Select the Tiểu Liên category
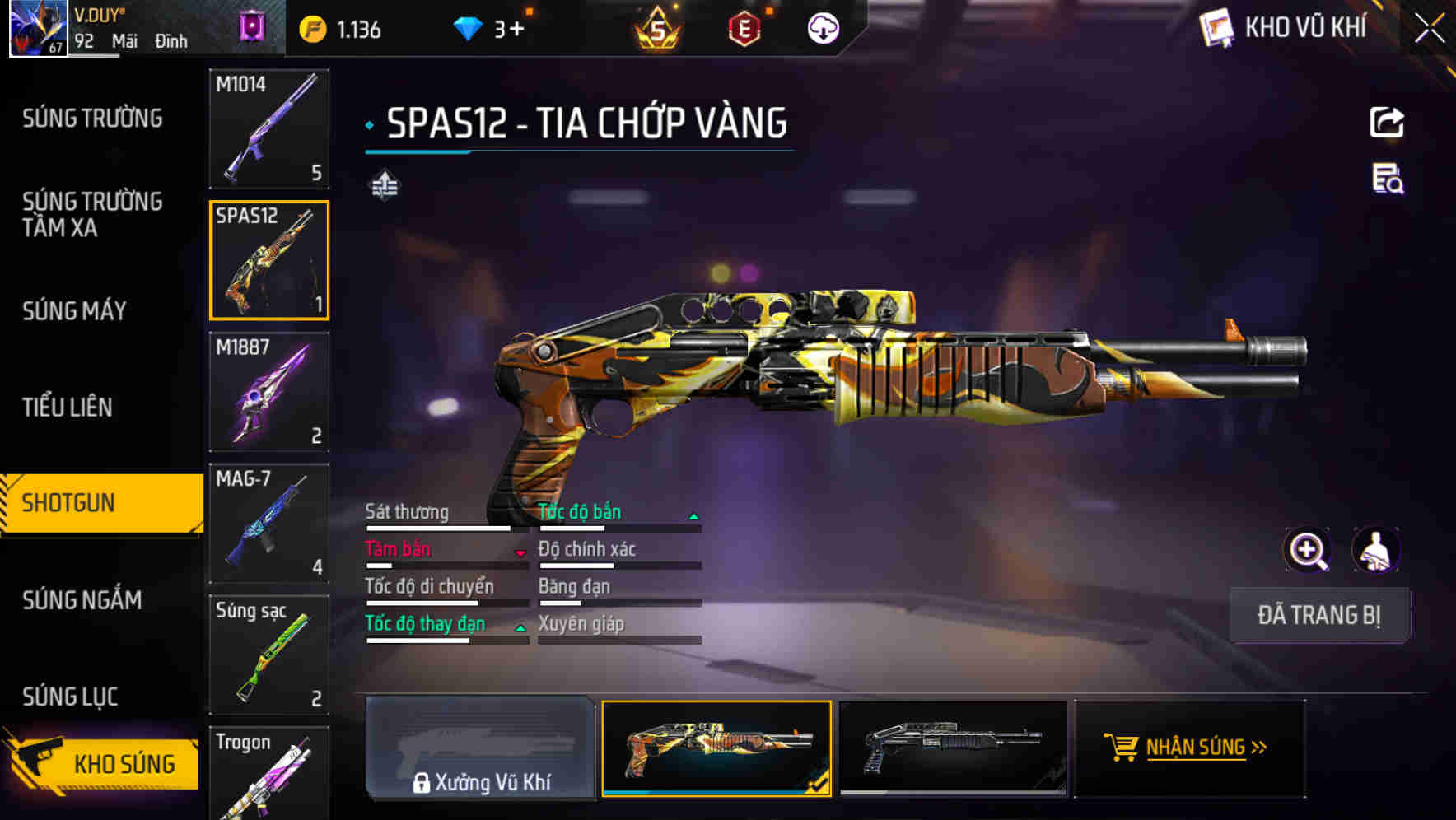Image resolution: width=1456 pixels, height=820 pixels. point(67,407)
